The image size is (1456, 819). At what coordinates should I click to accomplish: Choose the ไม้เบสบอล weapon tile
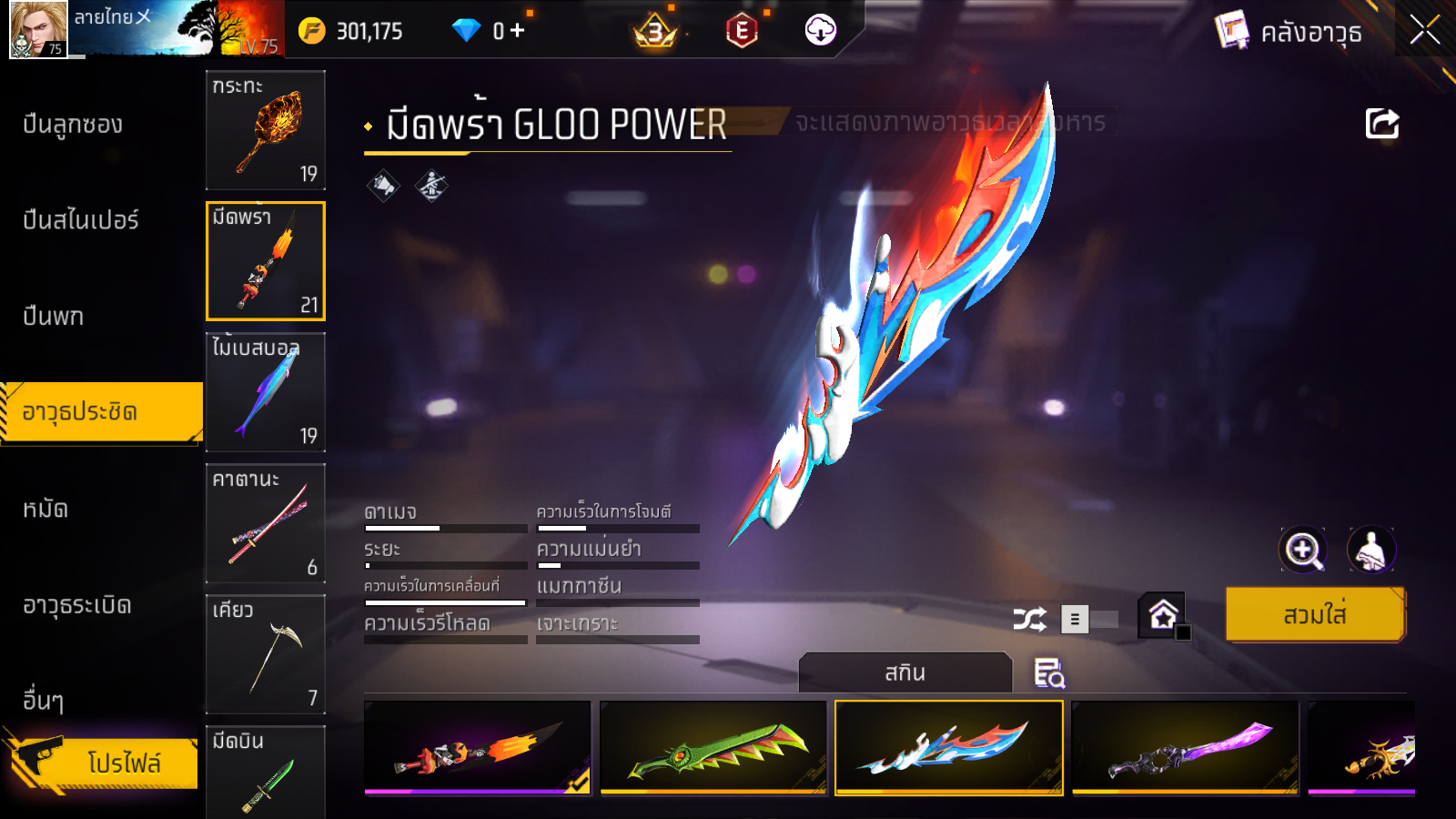coord(266,392)
